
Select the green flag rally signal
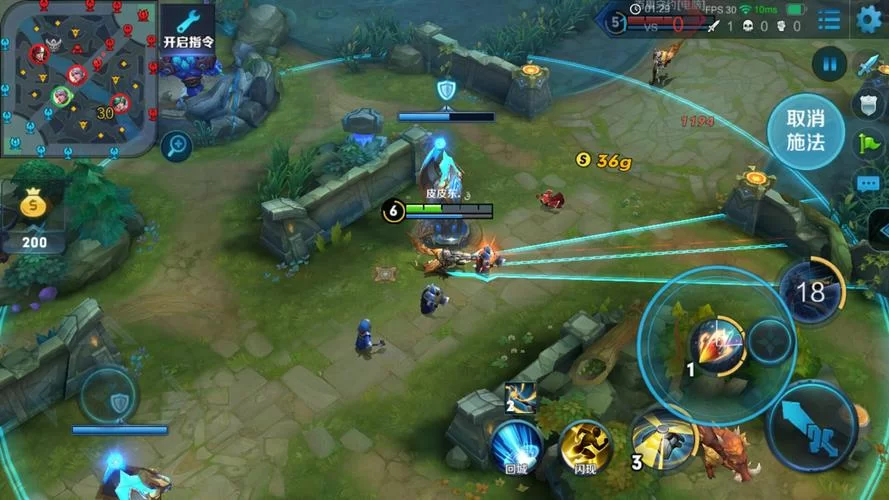(868, 143)
